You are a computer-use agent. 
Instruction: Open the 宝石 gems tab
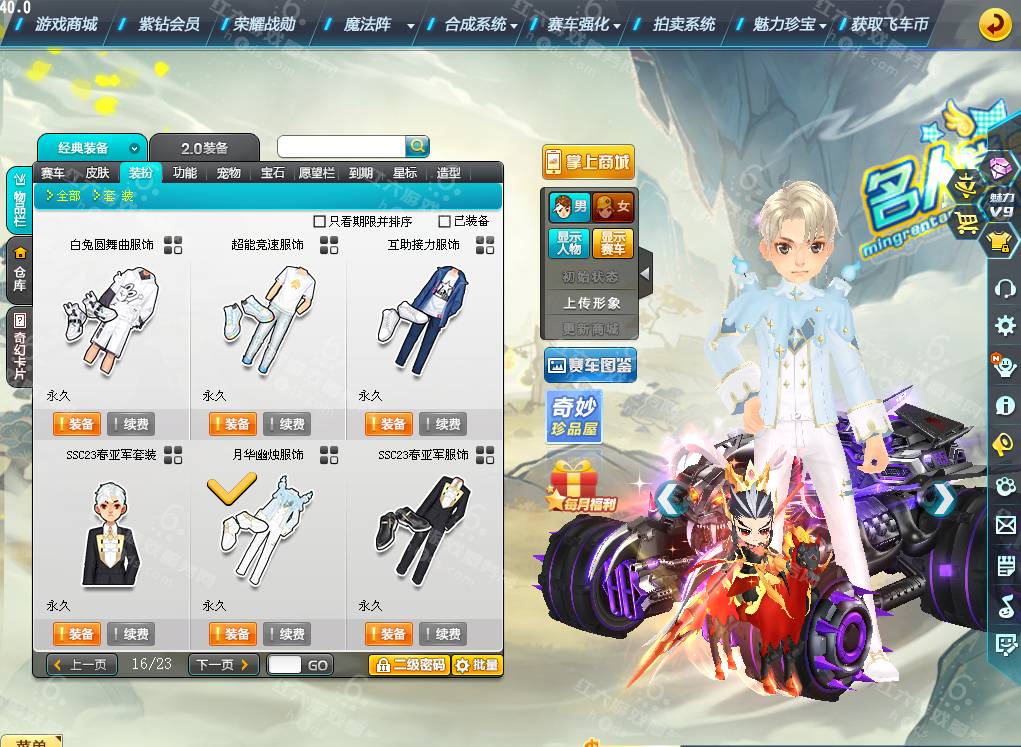(x=273, y=172)
